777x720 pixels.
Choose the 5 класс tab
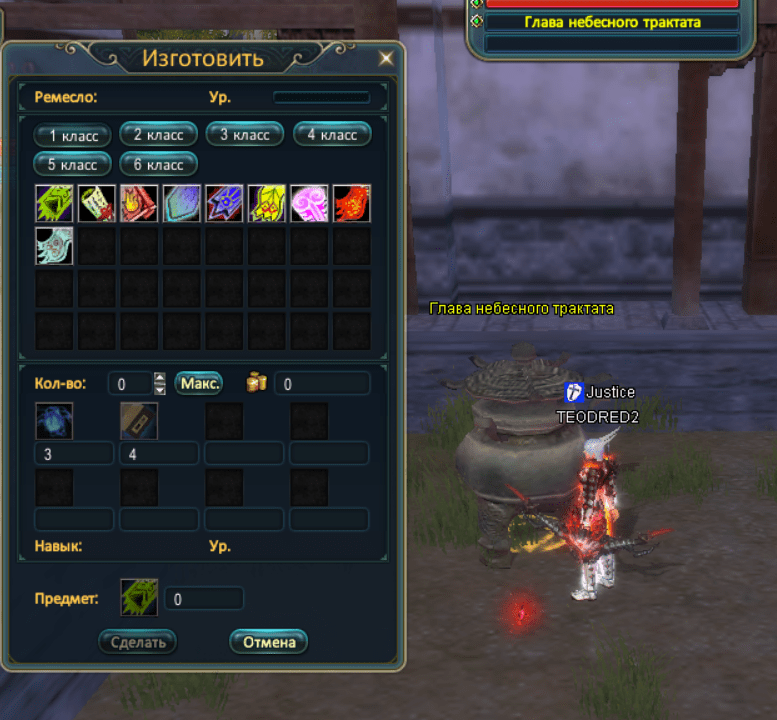[x=73, y=163]
